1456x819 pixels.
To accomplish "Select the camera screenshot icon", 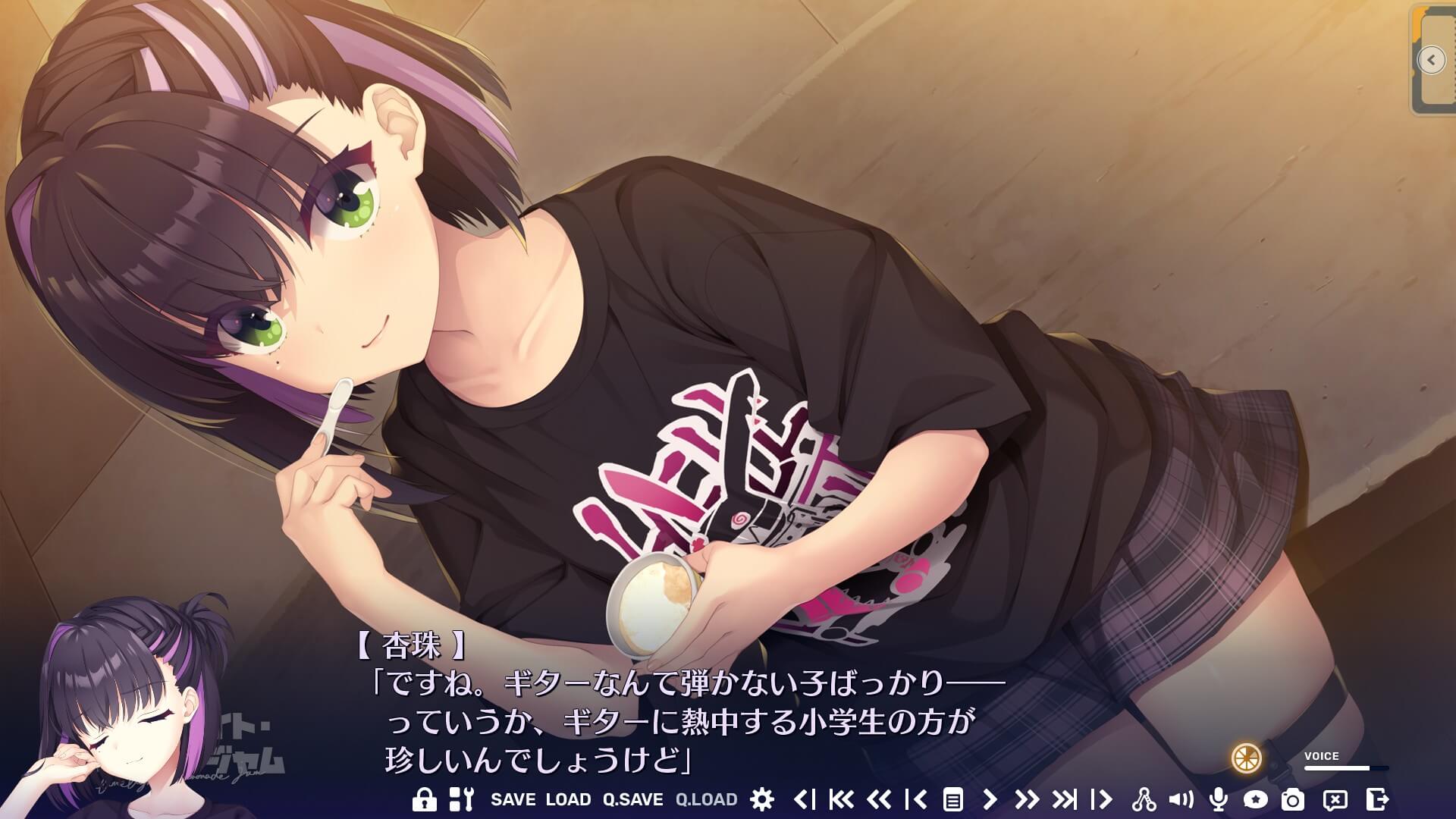I will [1293, 799].
